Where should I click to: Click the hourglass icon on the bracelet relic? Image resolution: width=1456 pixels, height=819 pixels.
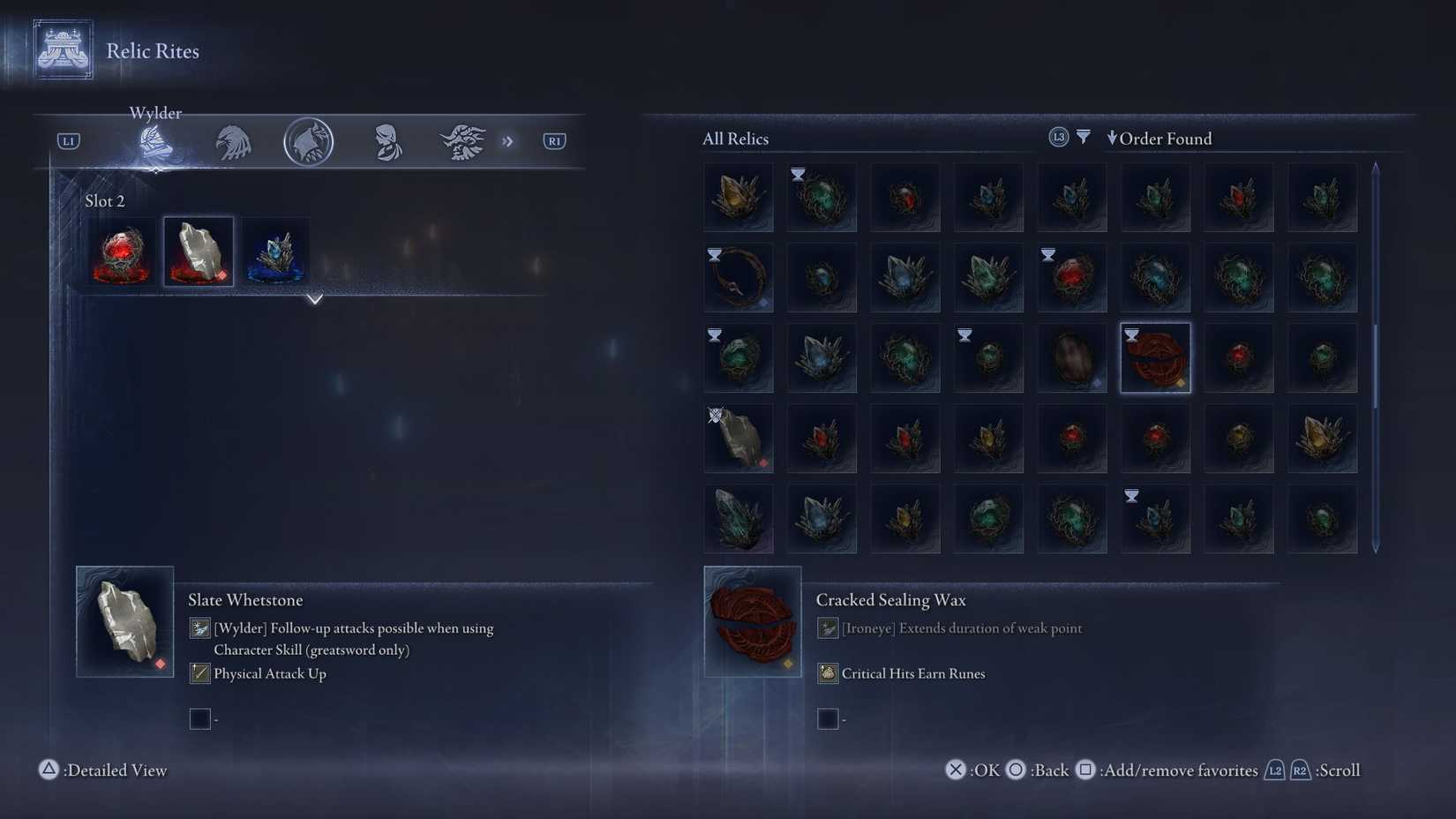pyautogui.click(x=715, y=255)
